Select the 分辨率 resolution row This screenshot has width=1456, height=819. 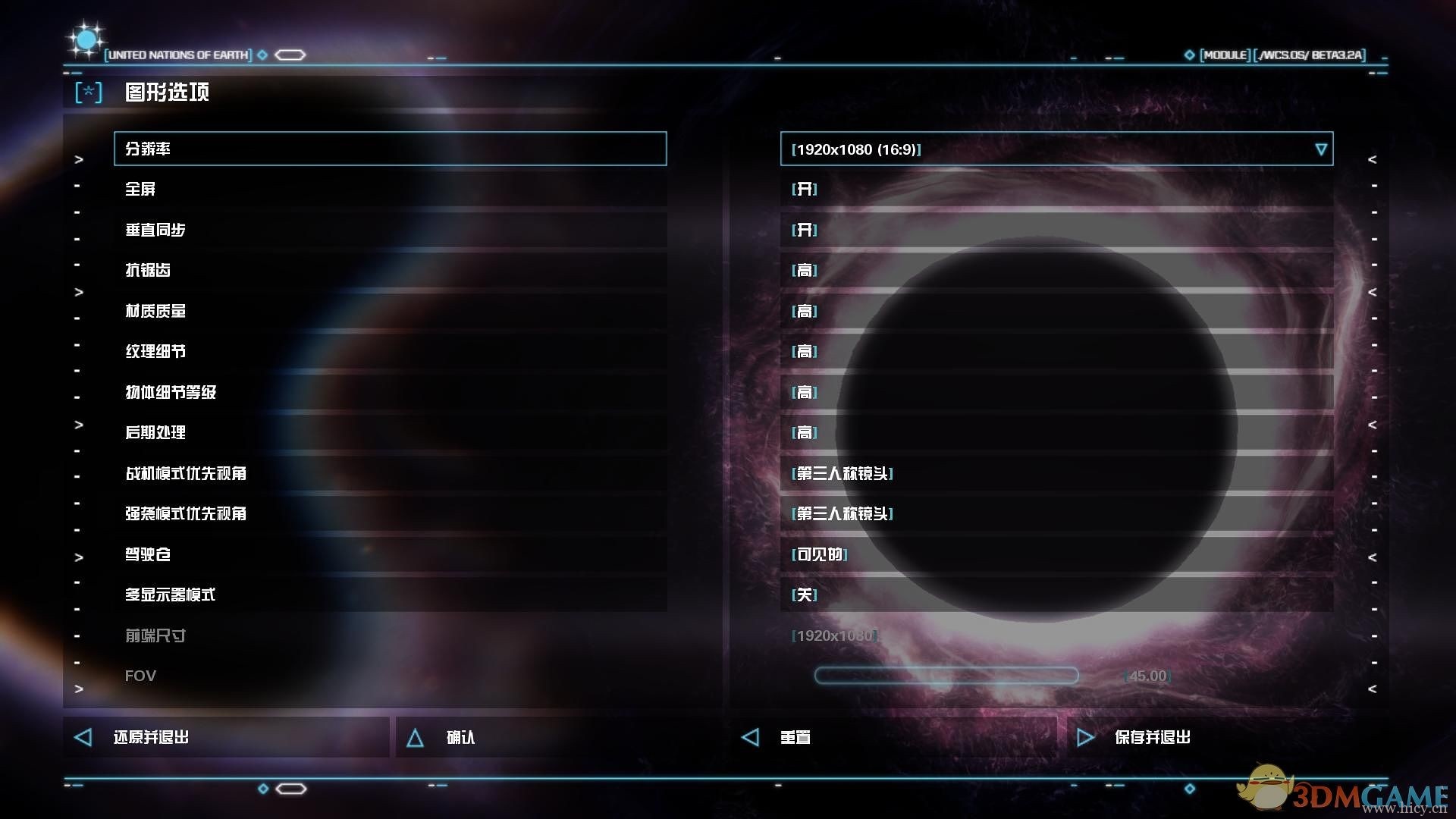coord(390,149)
